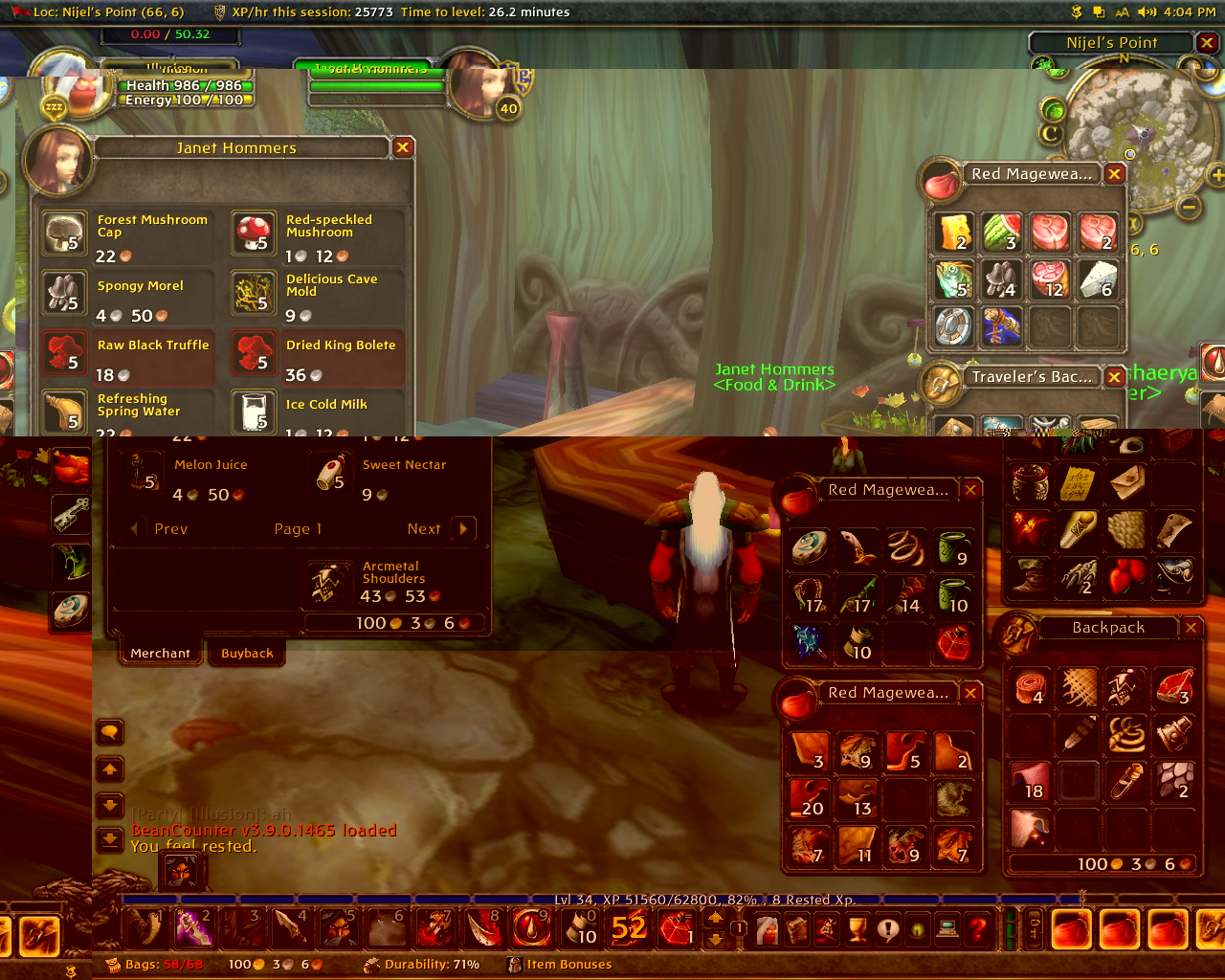Zoom out the minimap with the minus button
Viewport: 1225px width, 980px height.
1189,207
